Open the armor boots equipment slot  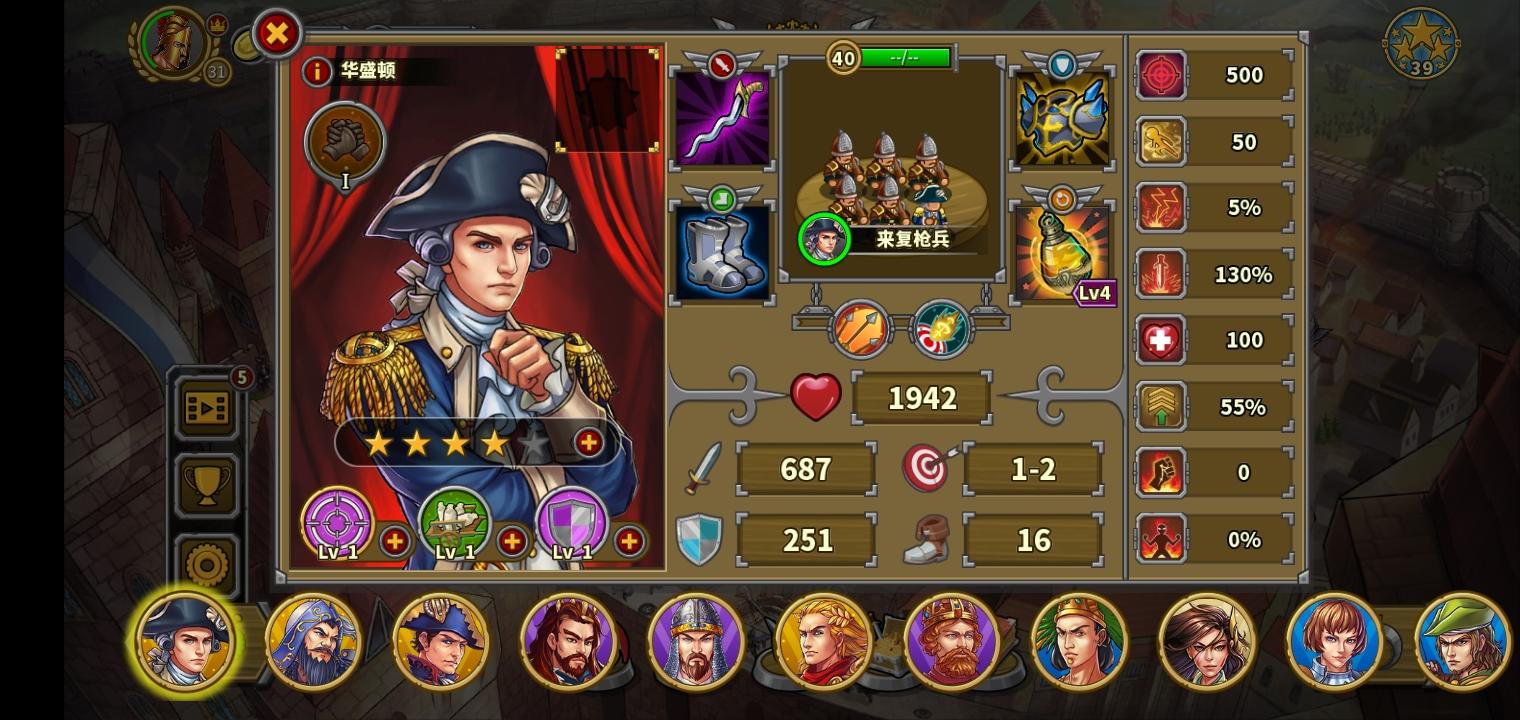pos(722,250)
